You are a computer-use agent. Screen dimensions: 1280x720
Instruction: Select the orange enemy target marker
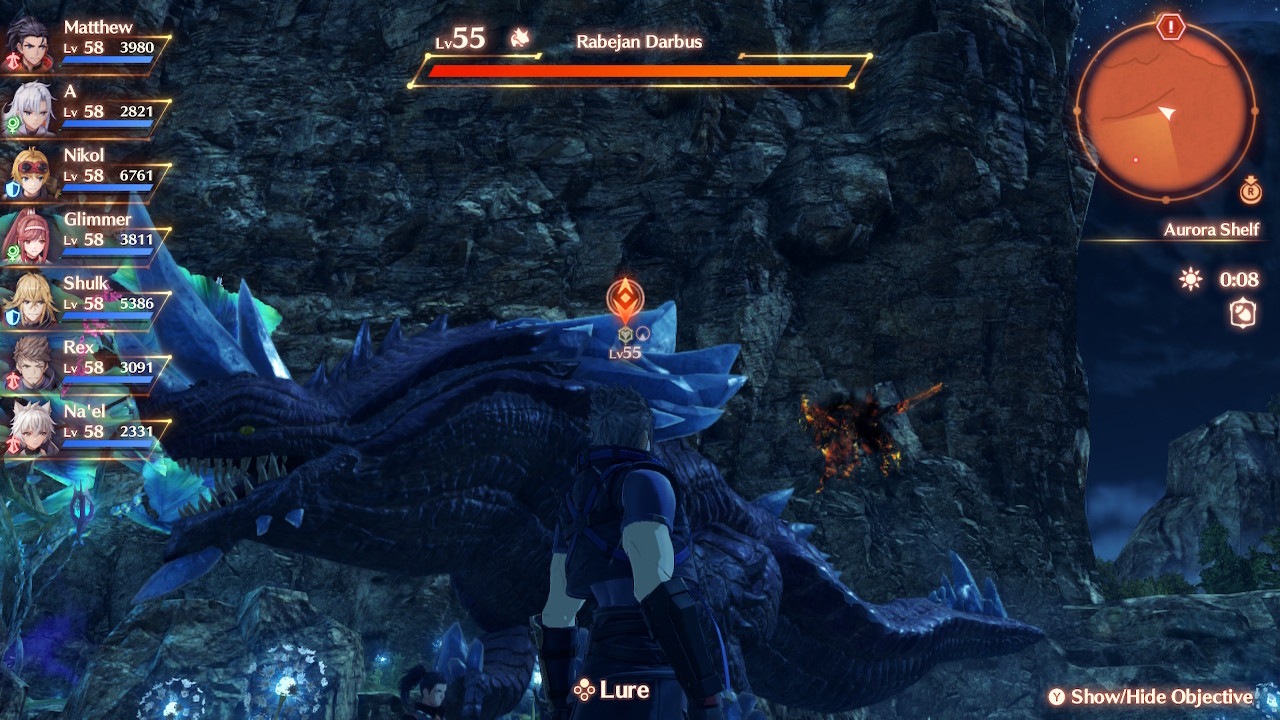pyautogui.click(x=624, y=299)
